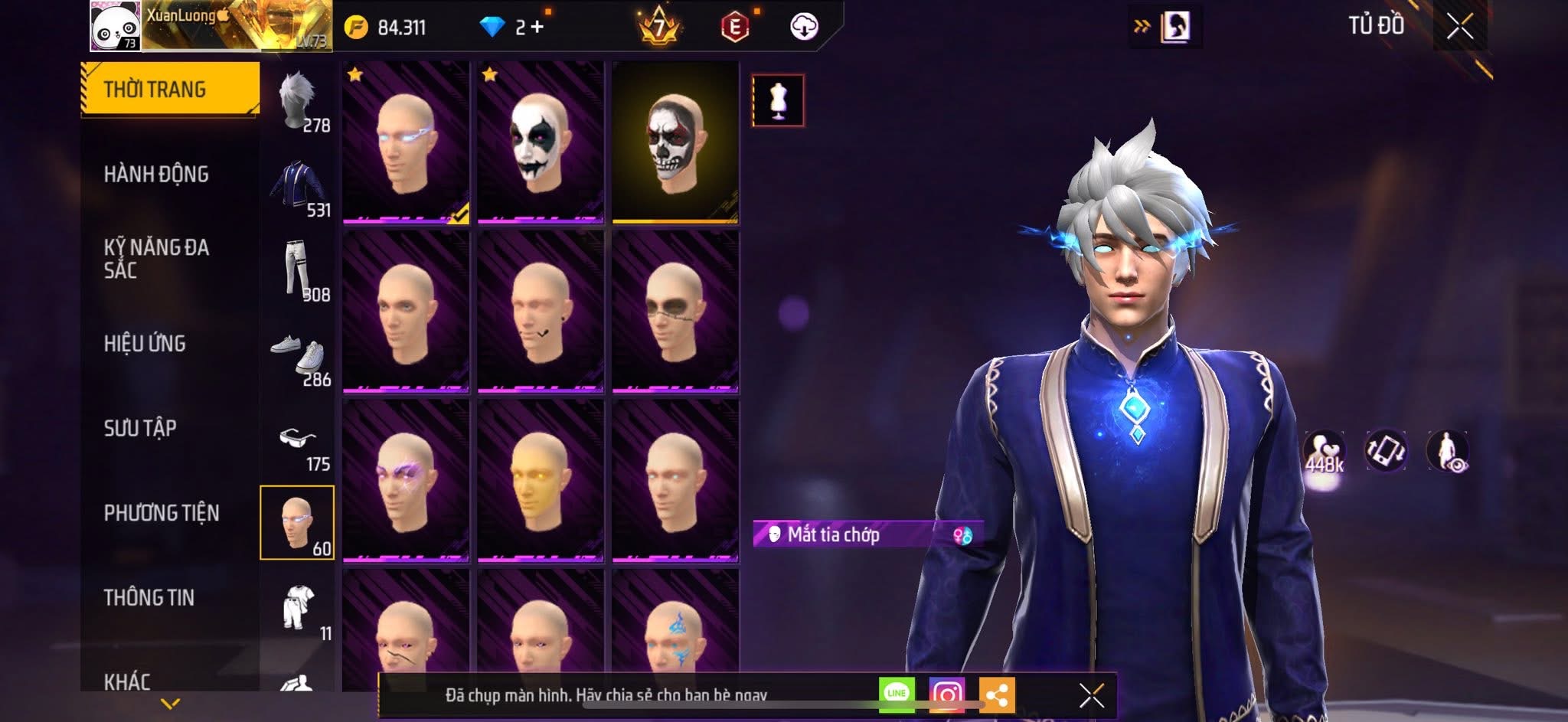This screenshot has width=1568, height=722.
Task: Select the golden face skin
Action: click(x=541, y=481)
